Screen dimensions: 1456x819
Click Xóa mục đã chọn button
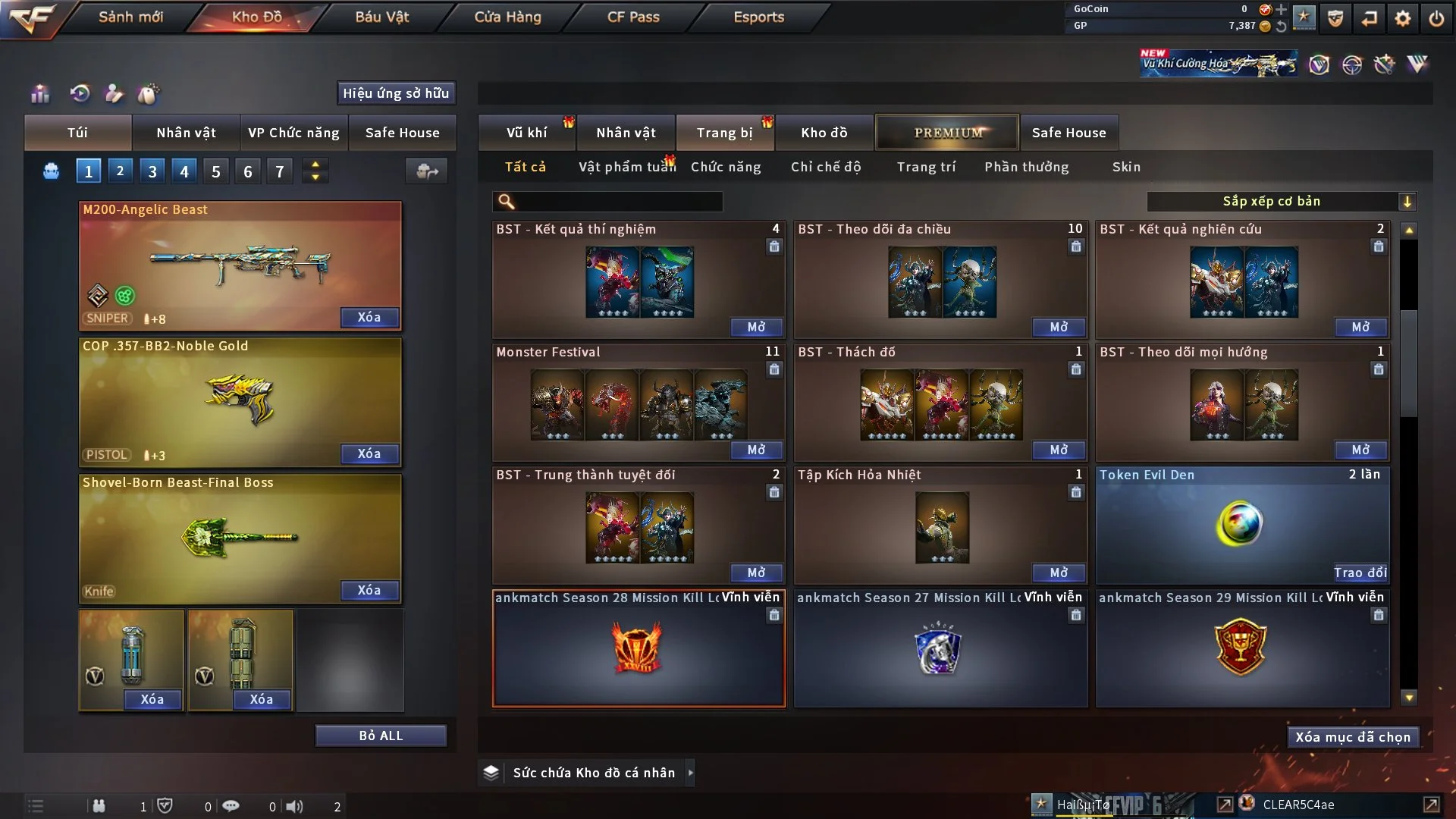point(1353,737)
